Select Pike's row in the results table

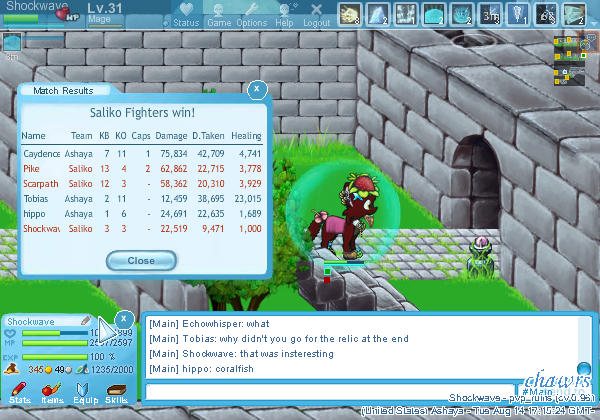point(142,170)
